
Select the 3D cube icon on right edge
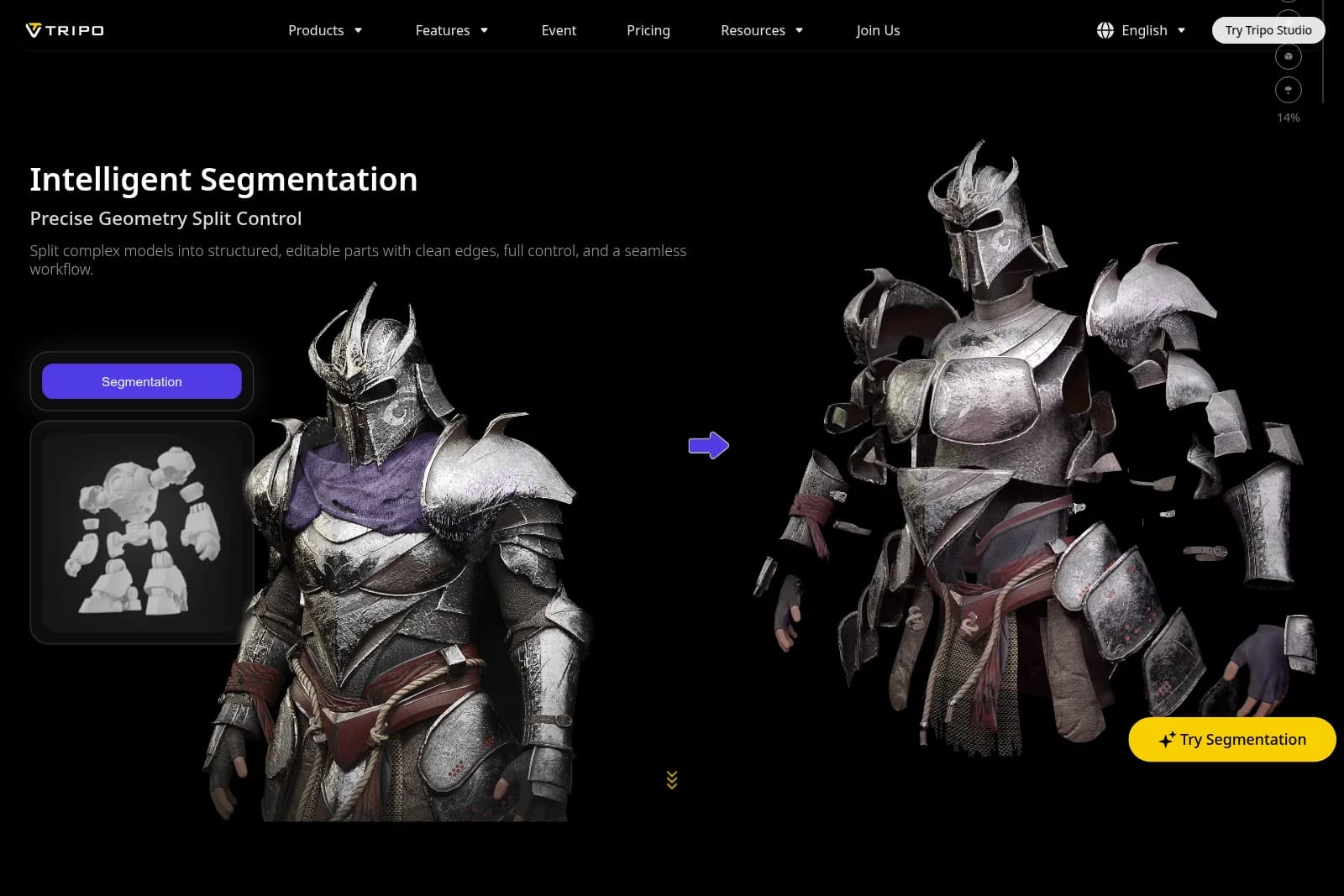1289,56
